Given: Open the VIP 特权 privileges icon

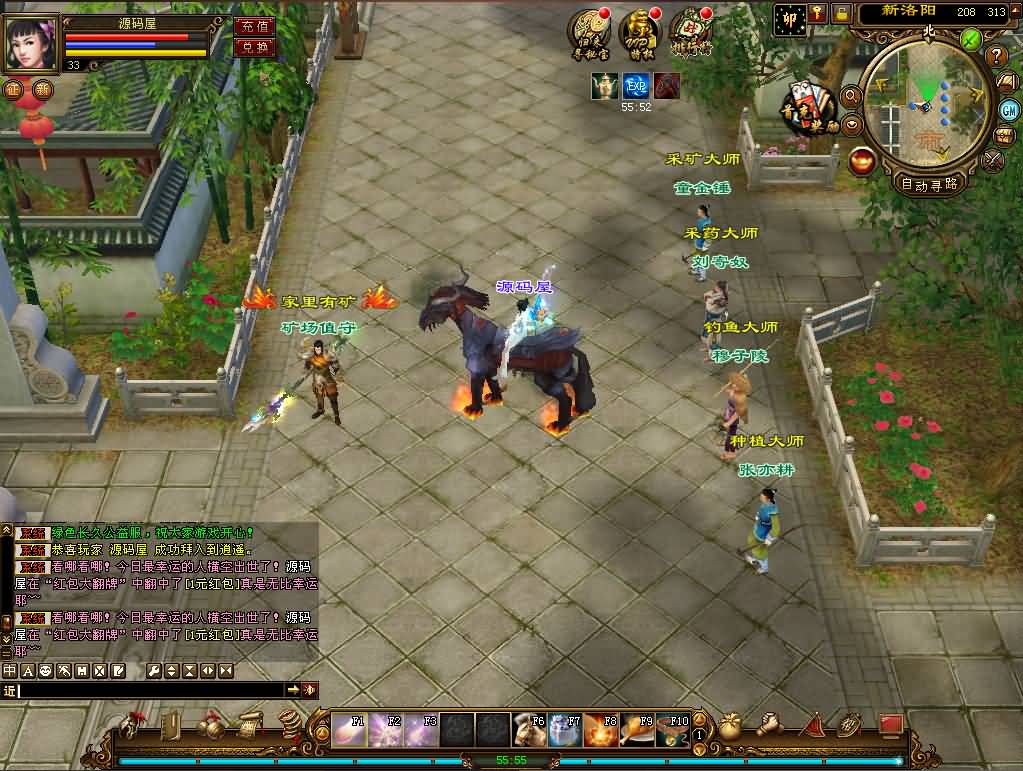Looking at the screenshot, I should coord(639,31).
